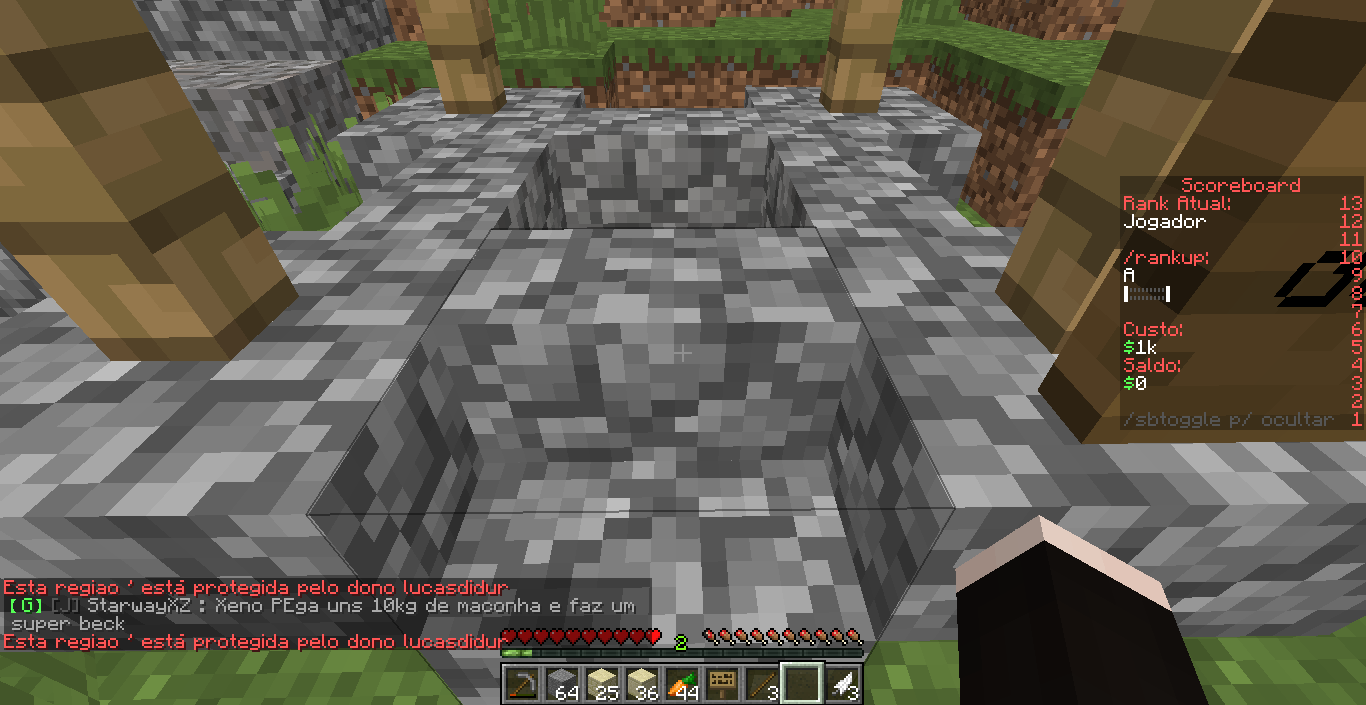Click StarwayXZ's chat message

click(320, 614)
